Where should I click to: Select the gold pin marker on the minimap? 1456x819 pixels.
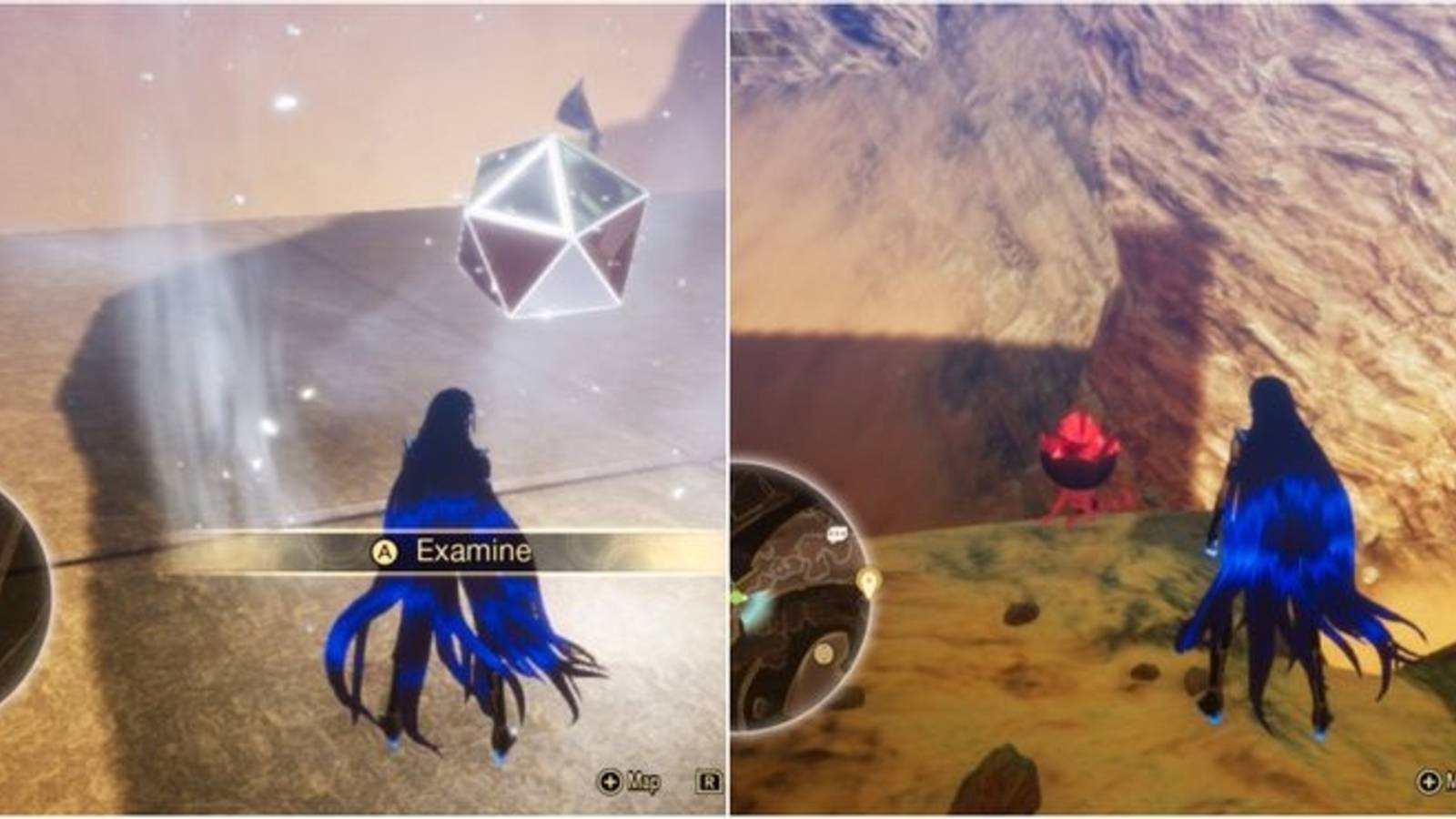click(869, 581)
